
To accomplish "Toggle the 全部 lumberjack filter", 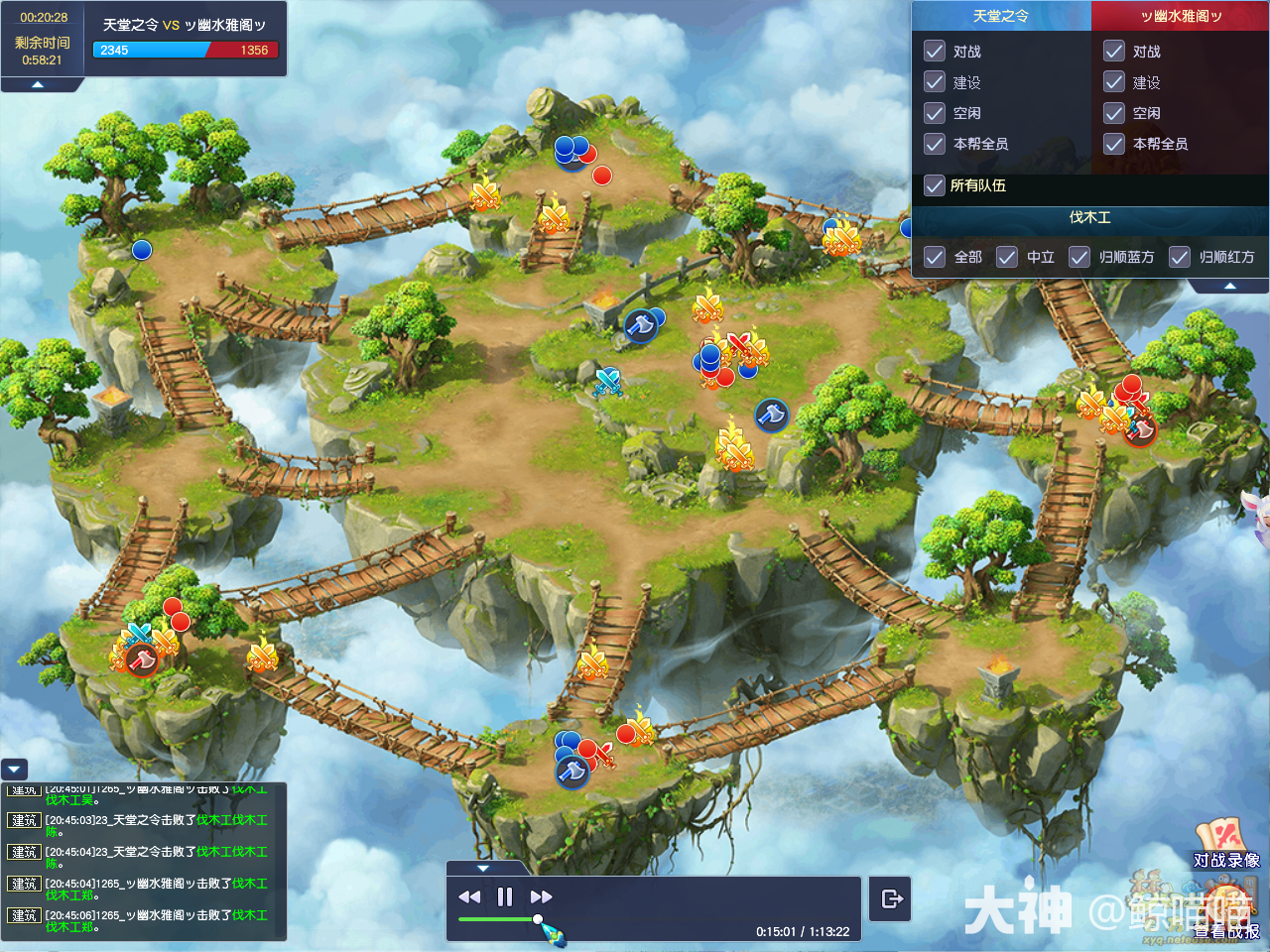I will (935, 257).
